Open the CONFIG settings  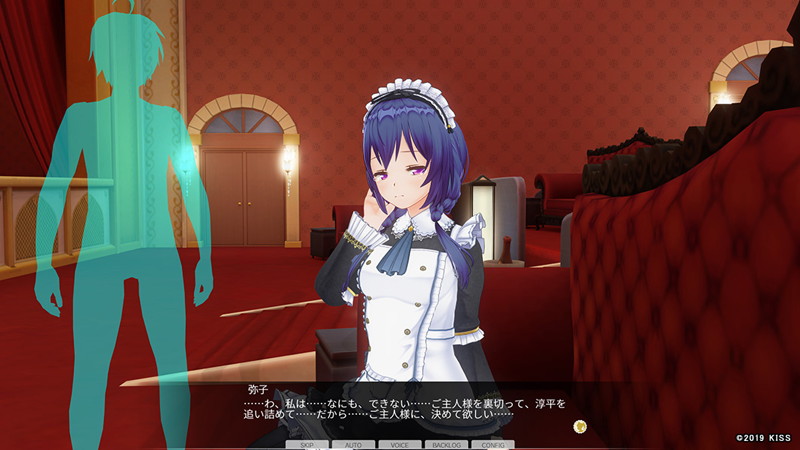493,444
